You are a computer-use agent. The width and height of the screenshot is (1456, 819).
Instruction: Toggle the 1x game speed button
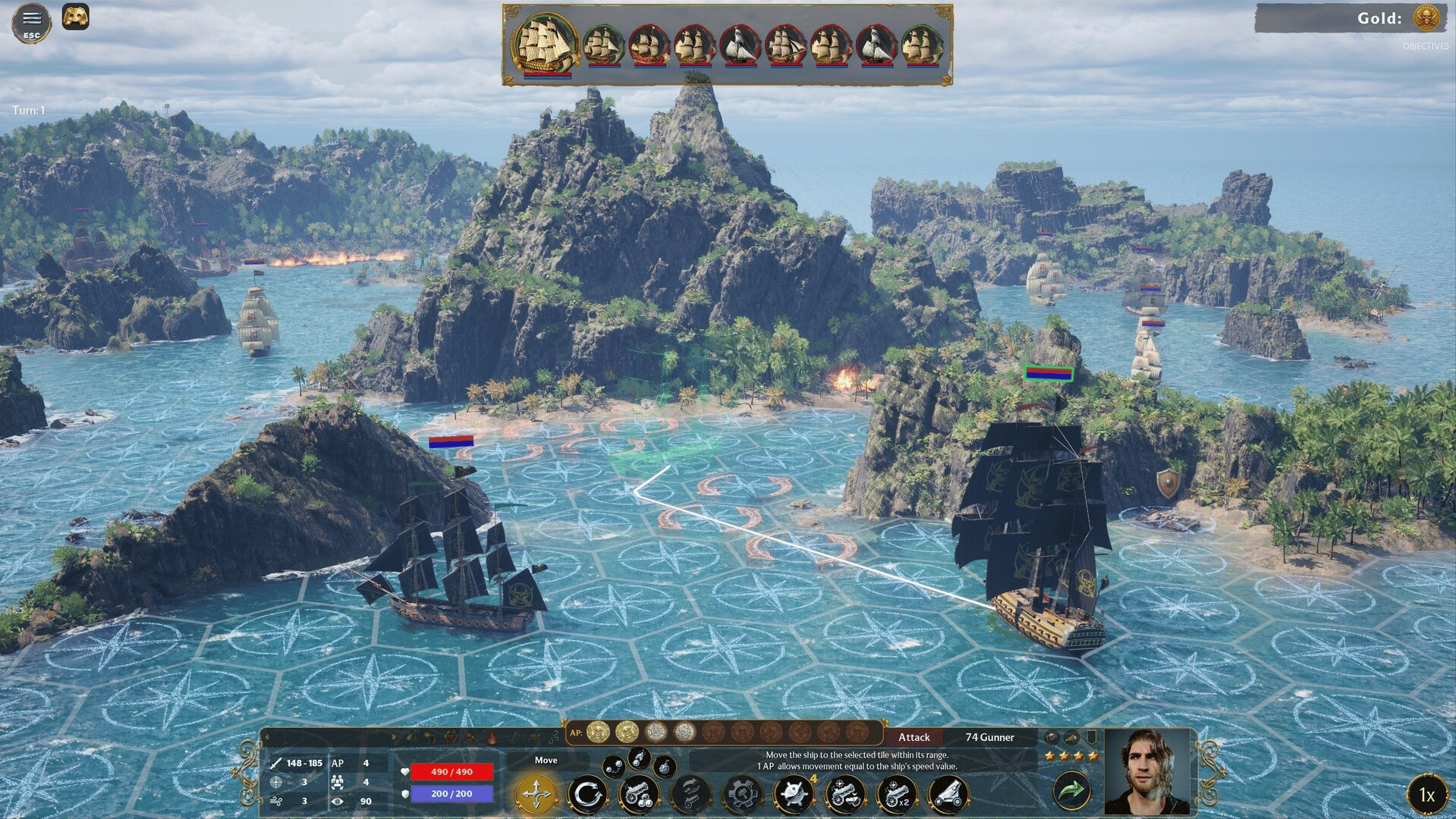(x=1426, y=794)
